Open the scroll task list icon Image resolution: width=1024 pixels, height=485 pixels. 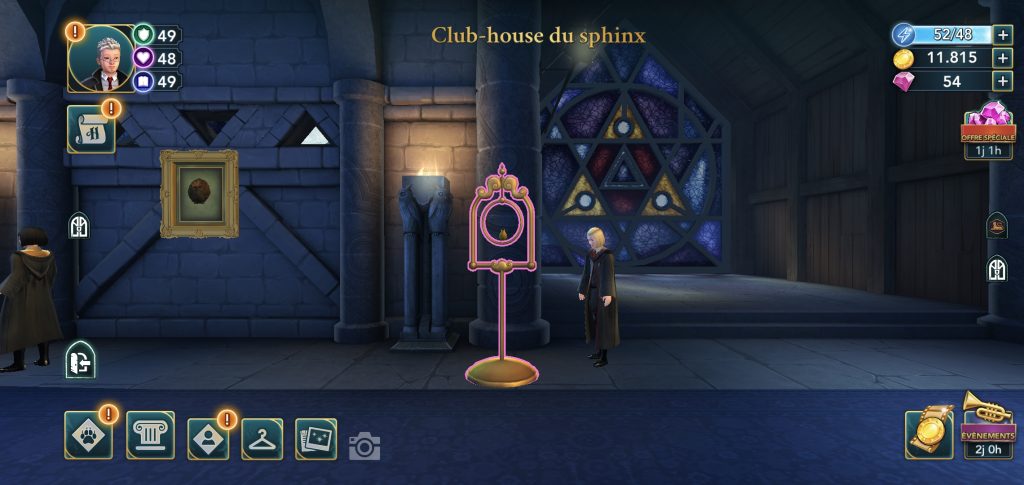(x=90, y=130)
